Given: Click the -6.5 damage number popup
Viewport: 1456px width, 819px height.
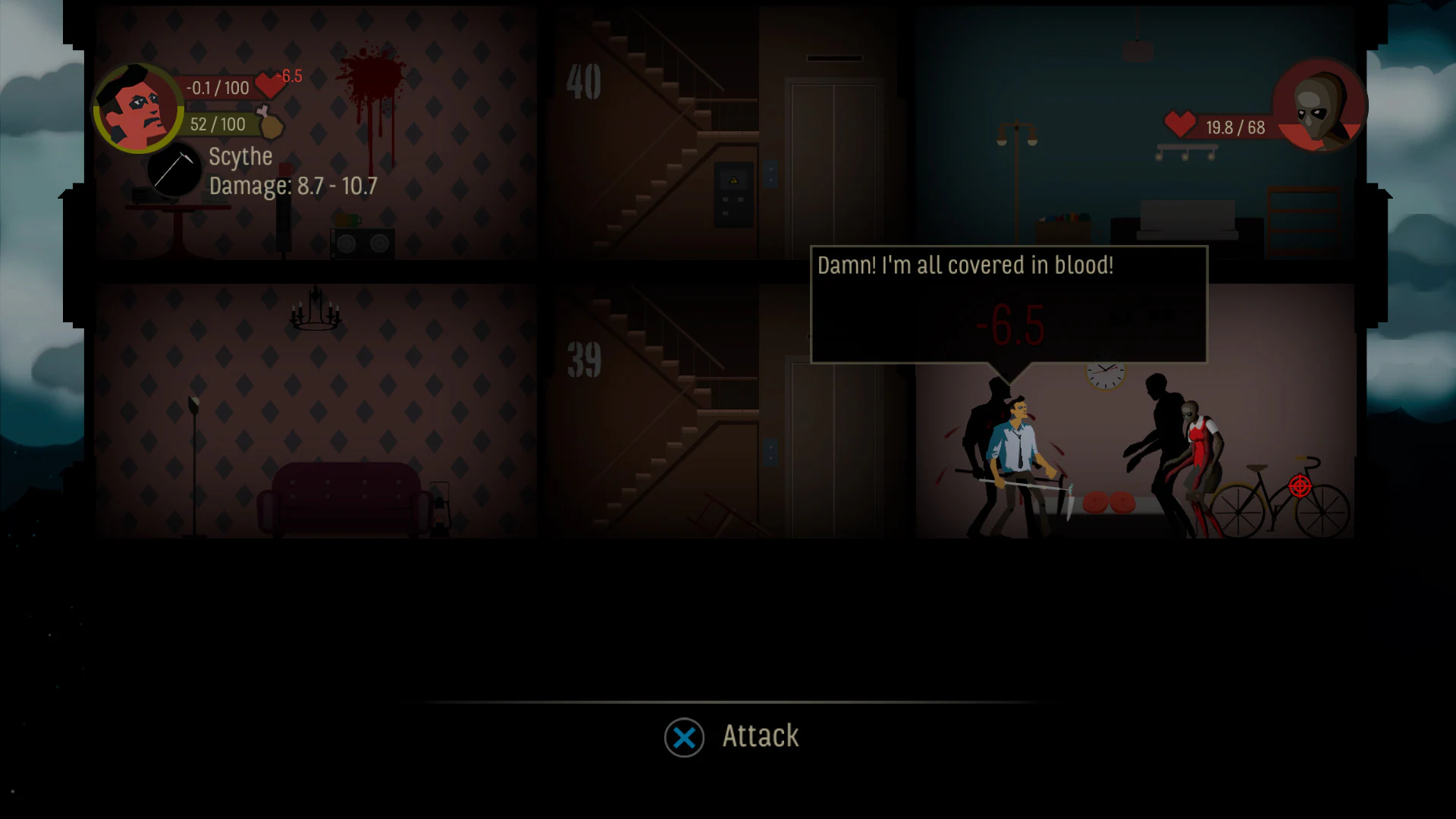Looking at the screenshot, I should (x=1010, y=325).
